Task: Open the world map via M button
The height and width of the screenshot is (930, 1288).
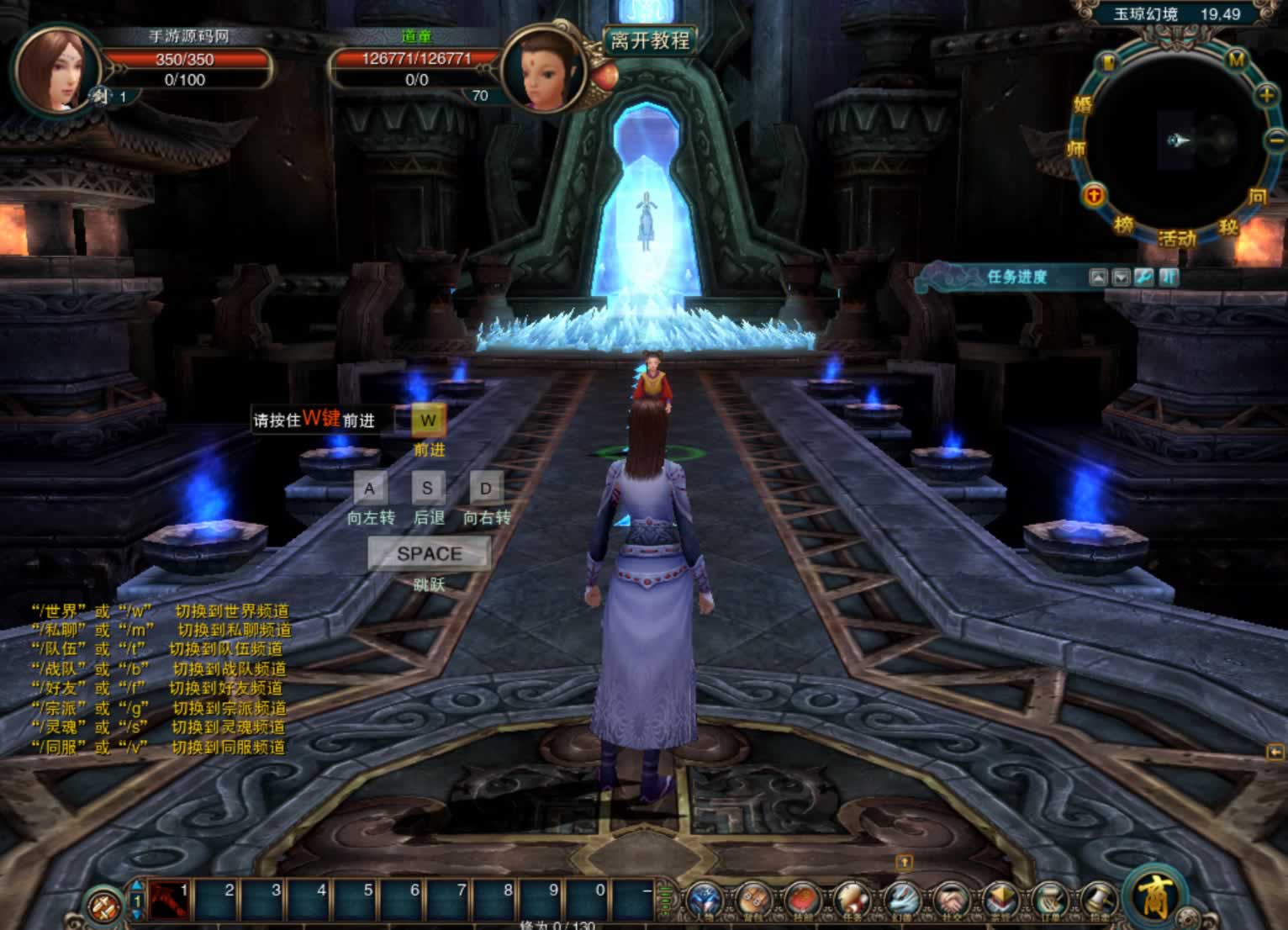Action: coord(1236,60)
